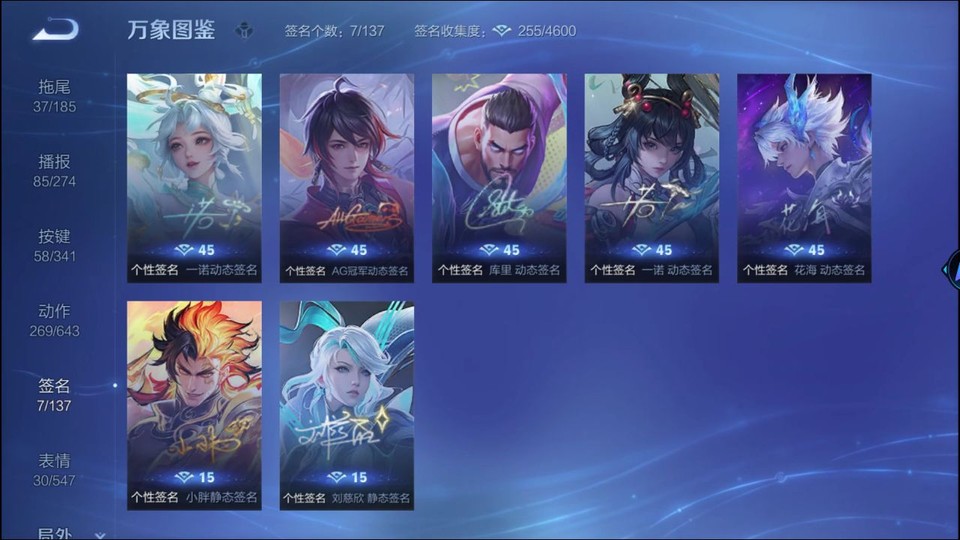The height and width of the screenshot is (540, 960).
Task: Open the 刘慈欣 静态签名 card
Action: click(347, 405)
